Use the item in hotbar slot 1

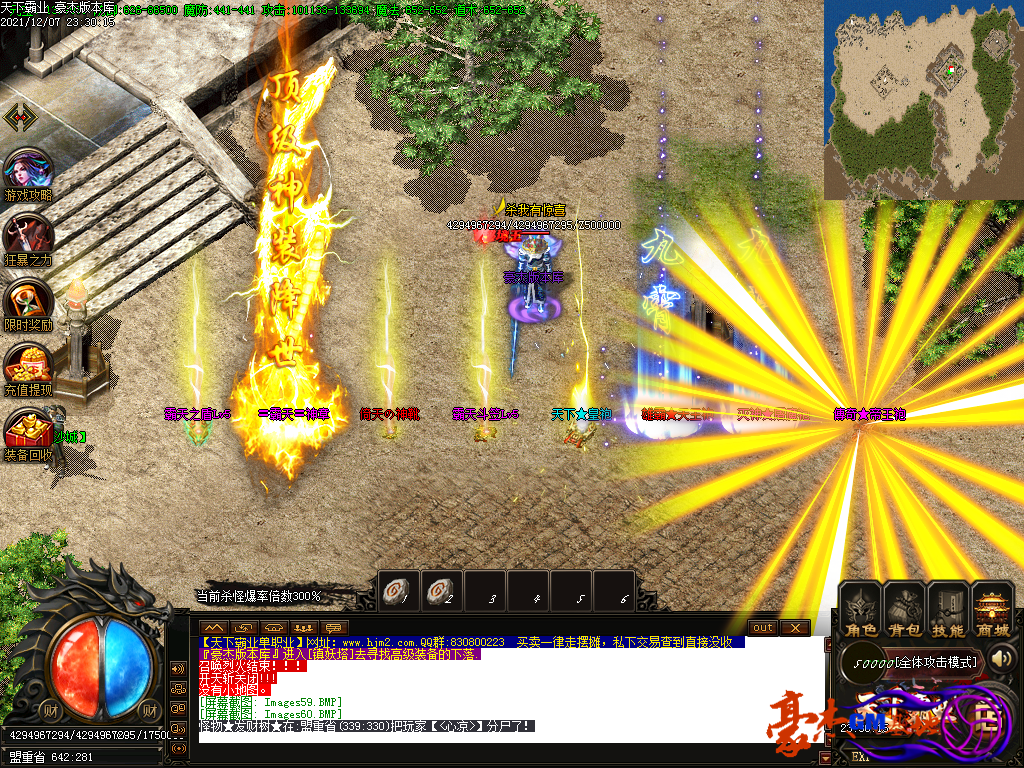398,591
